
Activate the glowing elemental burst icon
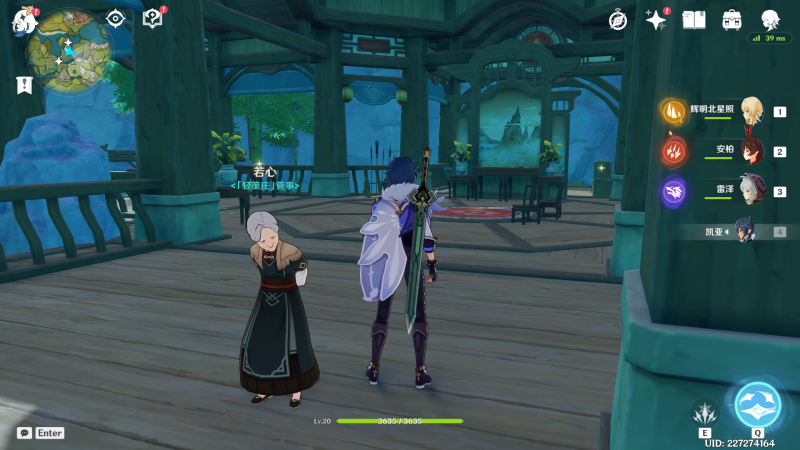pyautogui.click(x=757, y=405)
